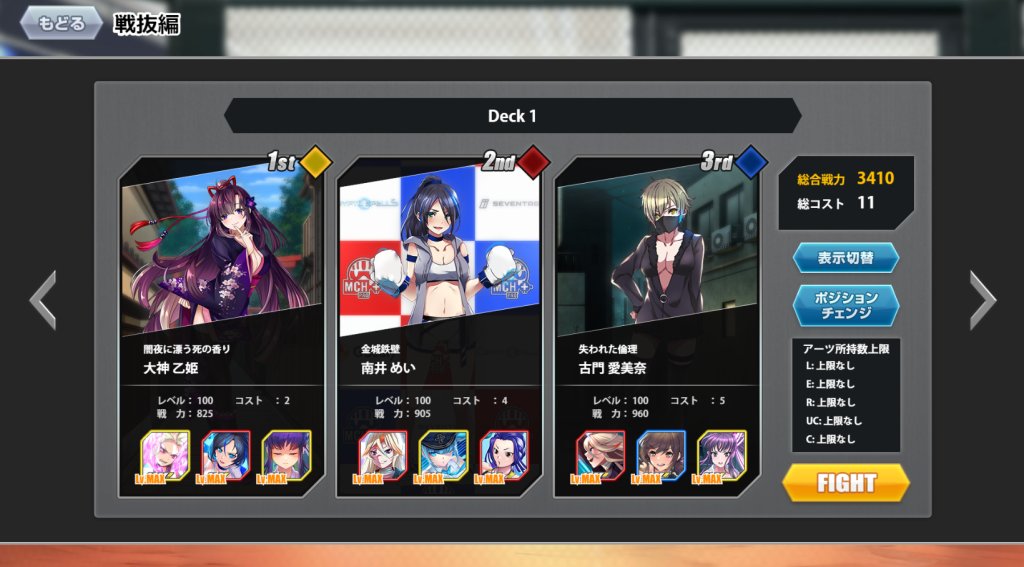Open ポジションチェンジ position change

[x=846, y=305]
